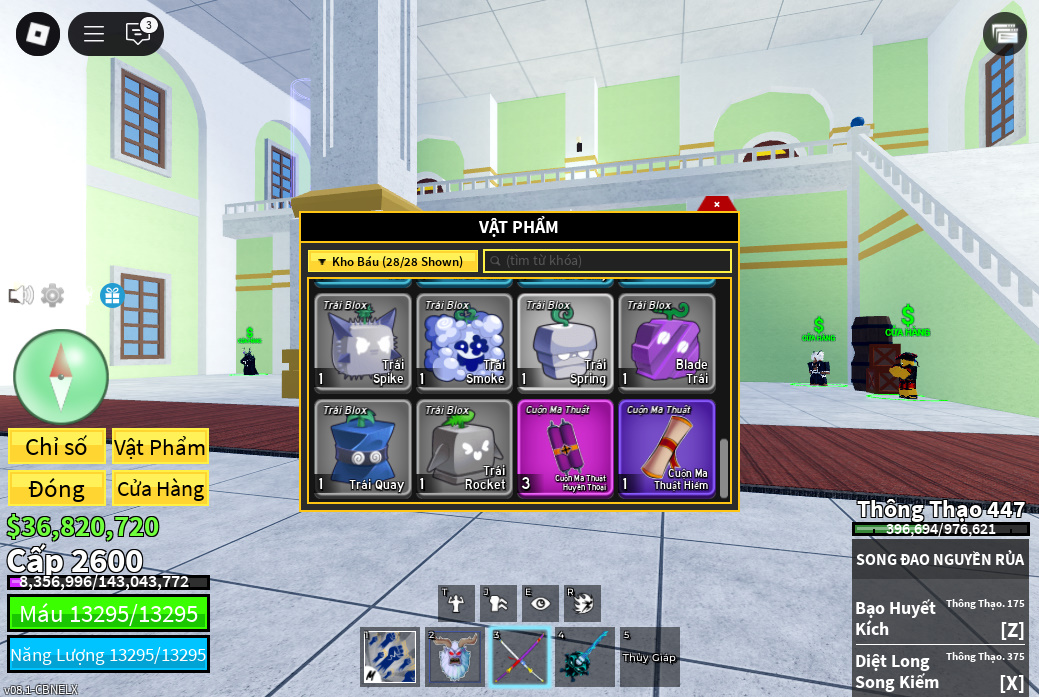Open the blue gift box rewards
Image resolution: width=1039 pixels, height=697 pixels.
coord(112,295)
